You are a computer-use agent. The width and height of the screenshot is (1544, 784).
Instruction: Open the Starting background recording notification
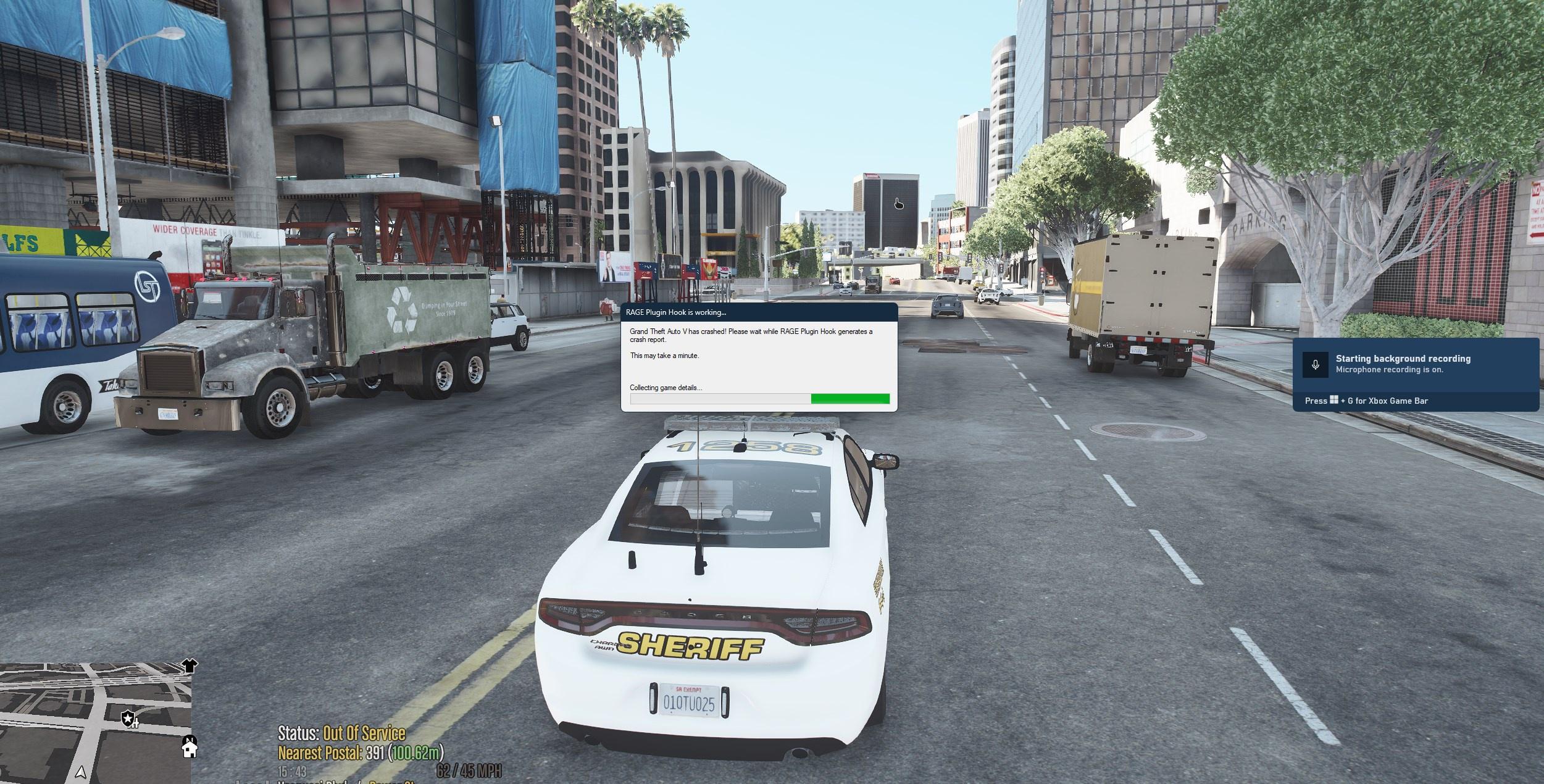(1415, 364)
